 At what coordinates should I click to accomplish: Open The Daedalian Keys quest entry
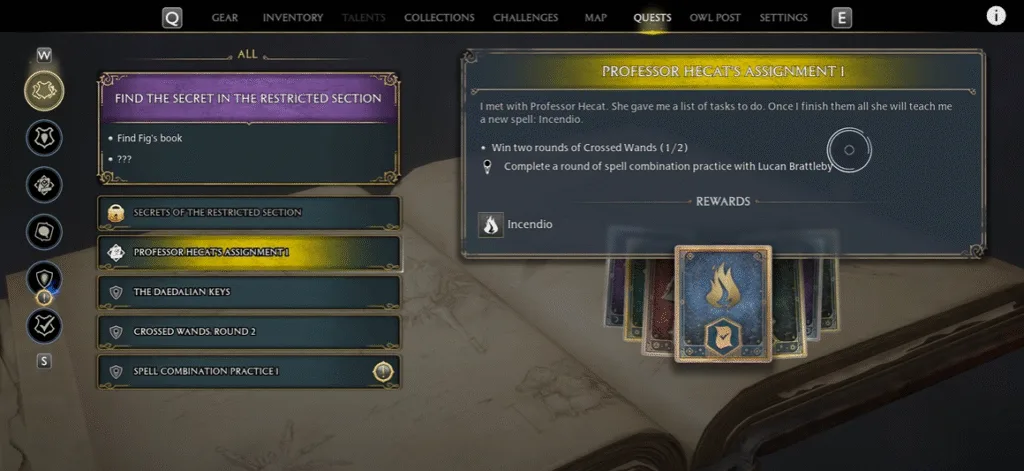(x=249, y=292)
